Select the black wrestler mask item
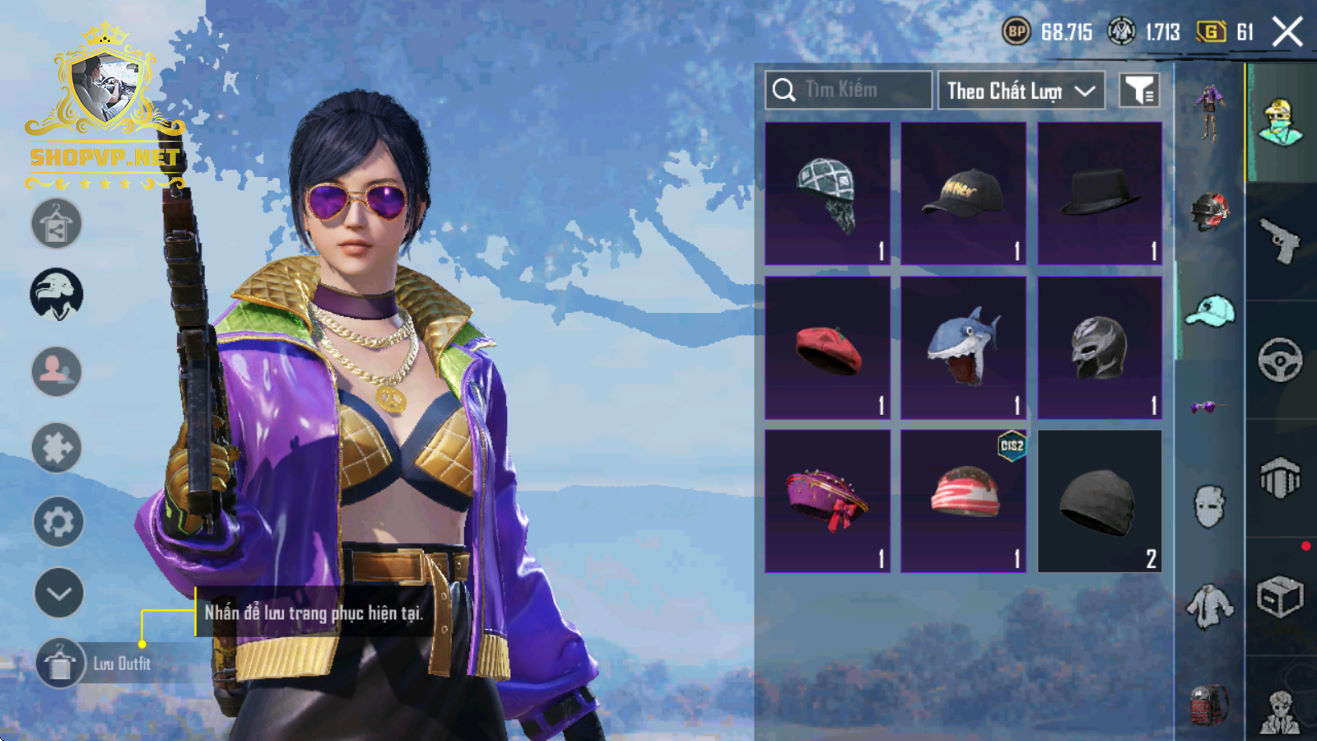This screenshot has width=1317, height=741. pos(1099,348)
